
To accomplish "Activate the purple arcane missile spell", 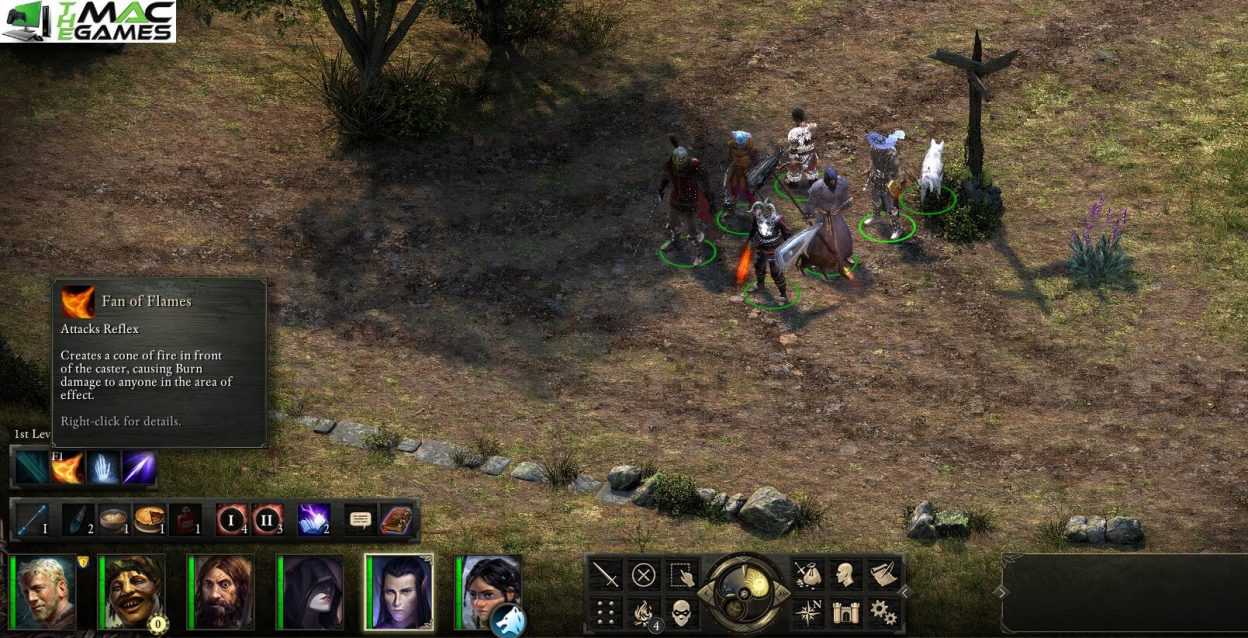I will tap(139, 468).
